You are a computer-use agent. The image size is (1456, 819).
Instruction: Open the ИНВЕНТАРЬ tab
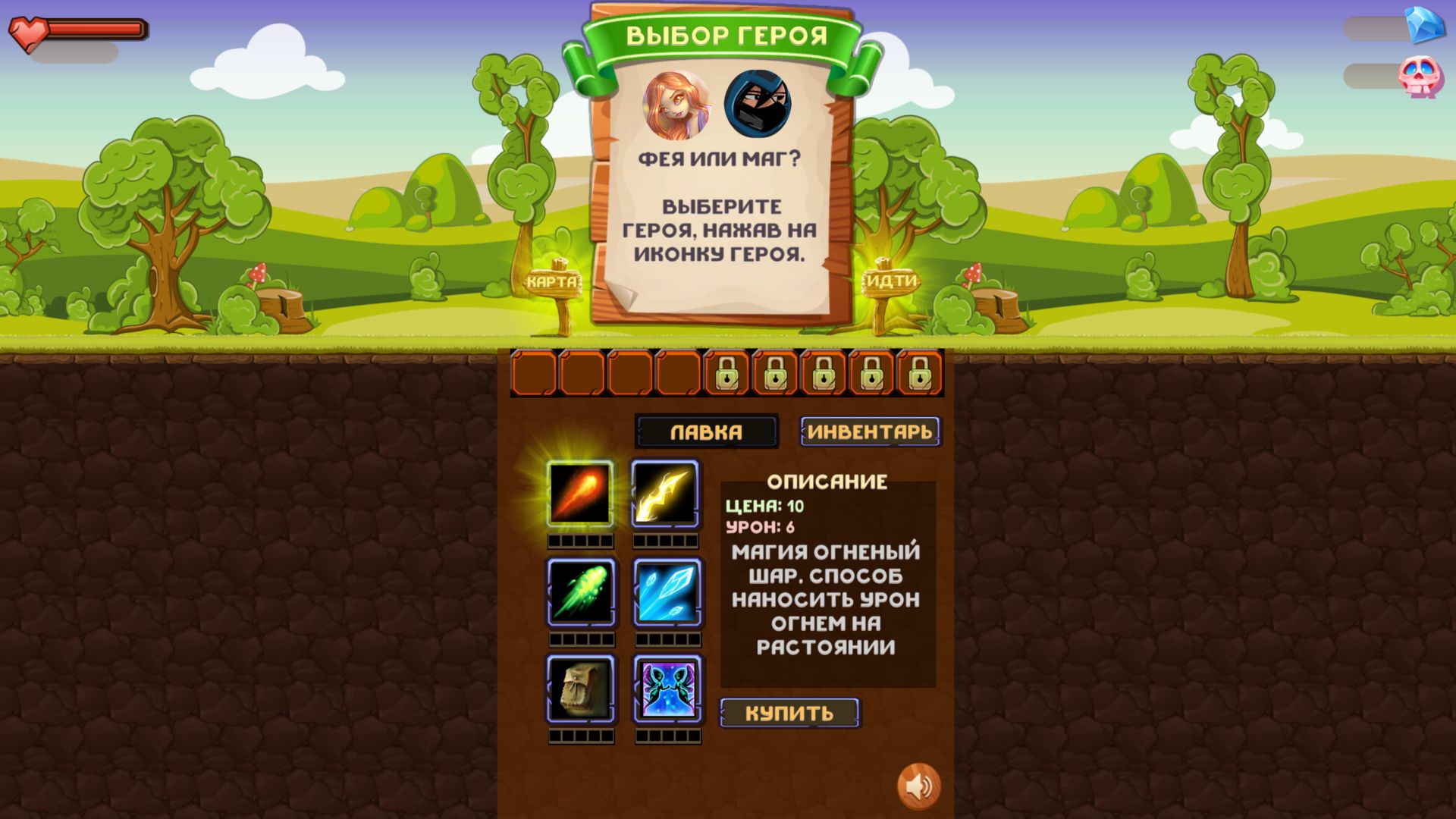(869, 430)
